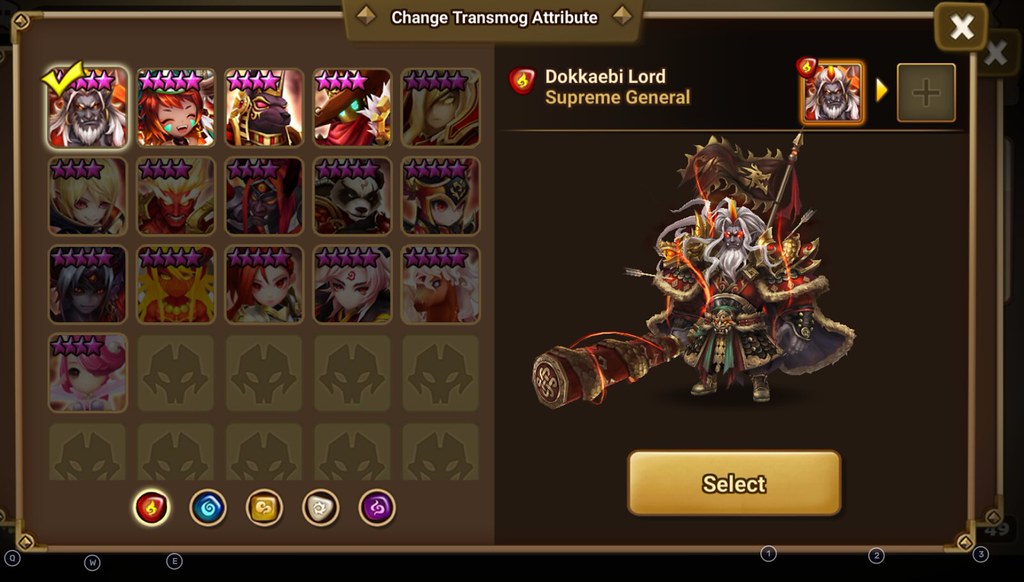Select the horse-like monster portrait
Screen dimensions: 1024x582
coord(440,284)
